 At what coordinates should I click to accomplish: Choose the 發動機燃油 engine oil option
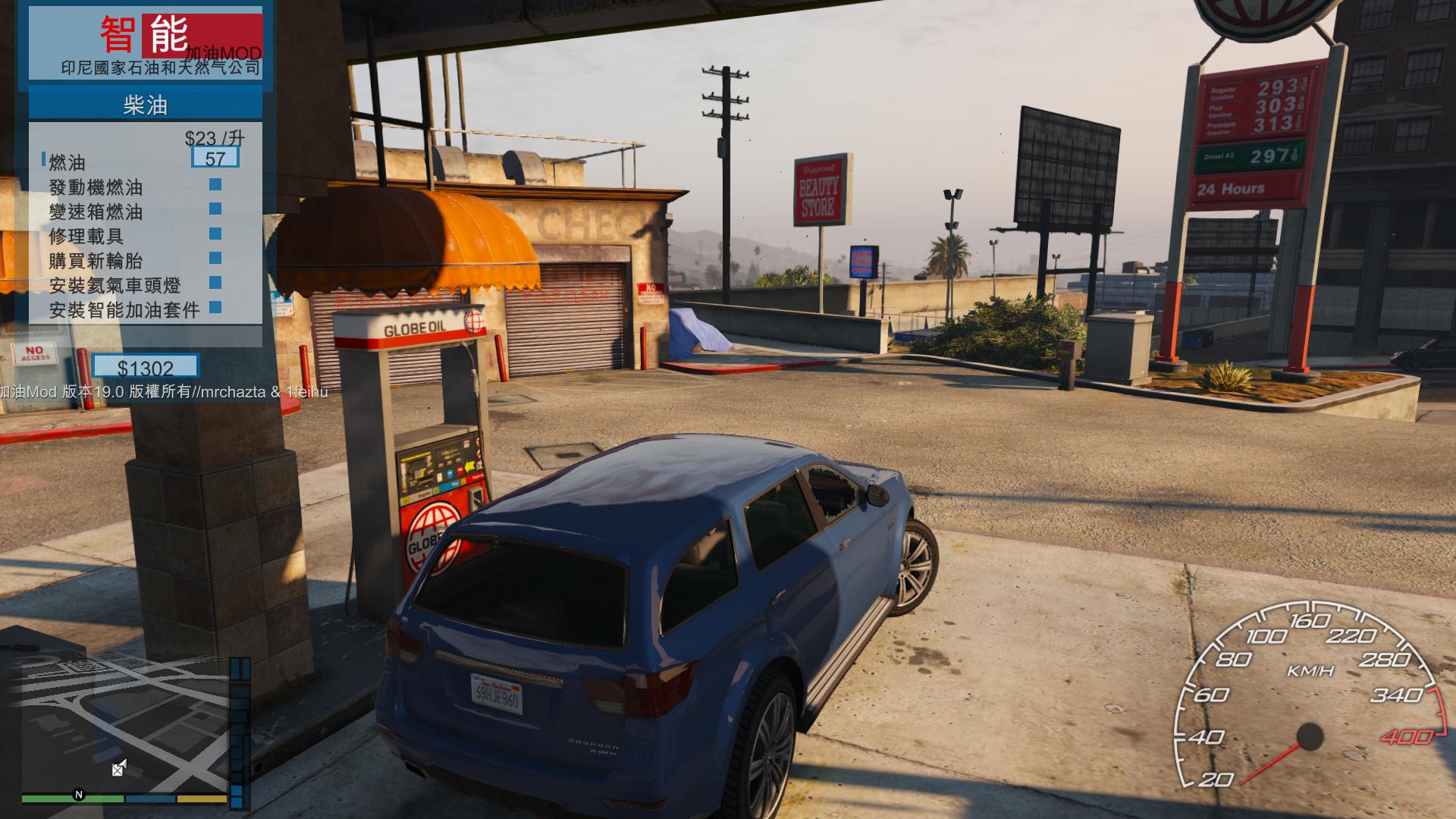tap(96, 187)
